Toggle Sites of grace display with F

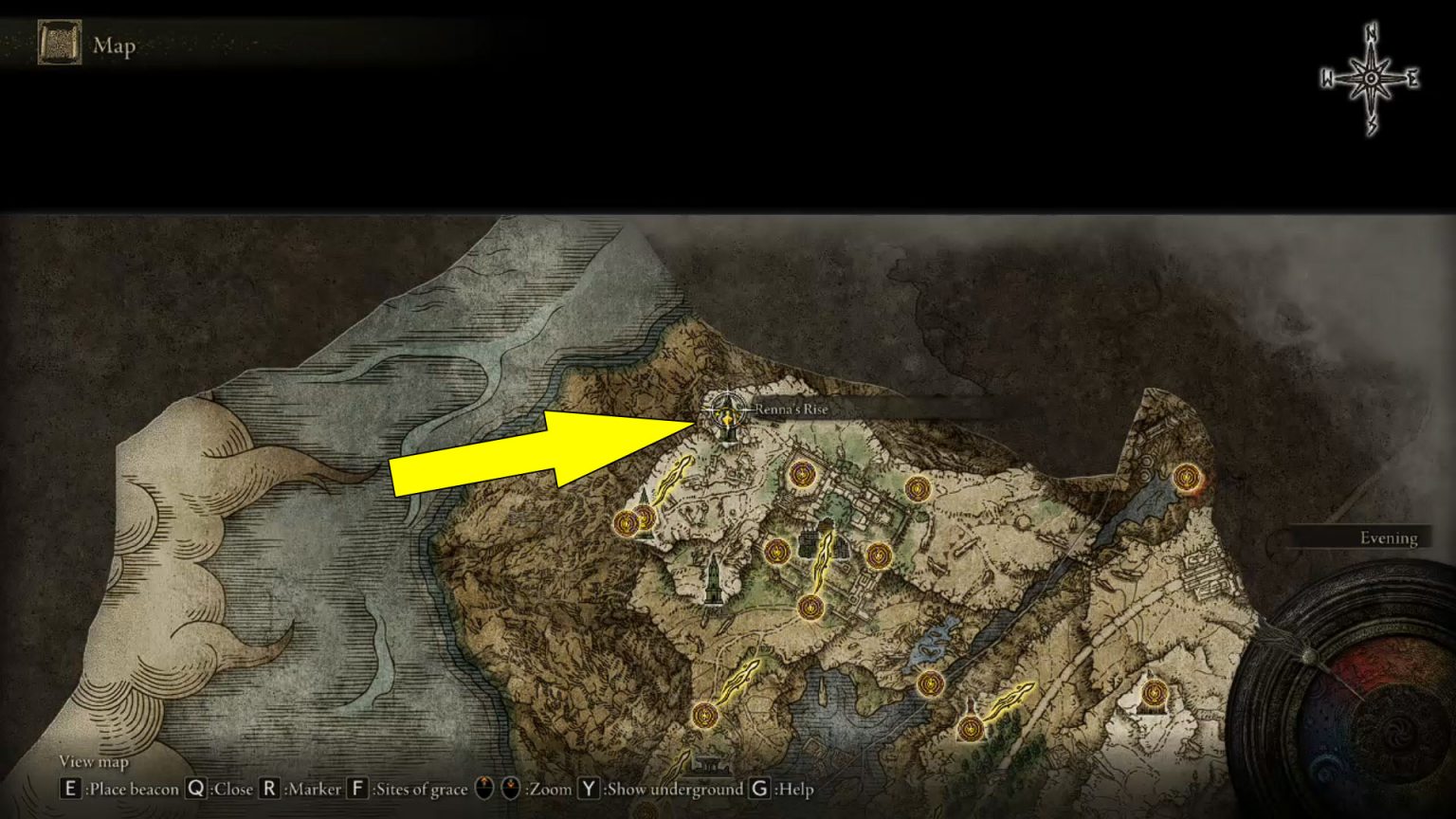coord(357,789)
